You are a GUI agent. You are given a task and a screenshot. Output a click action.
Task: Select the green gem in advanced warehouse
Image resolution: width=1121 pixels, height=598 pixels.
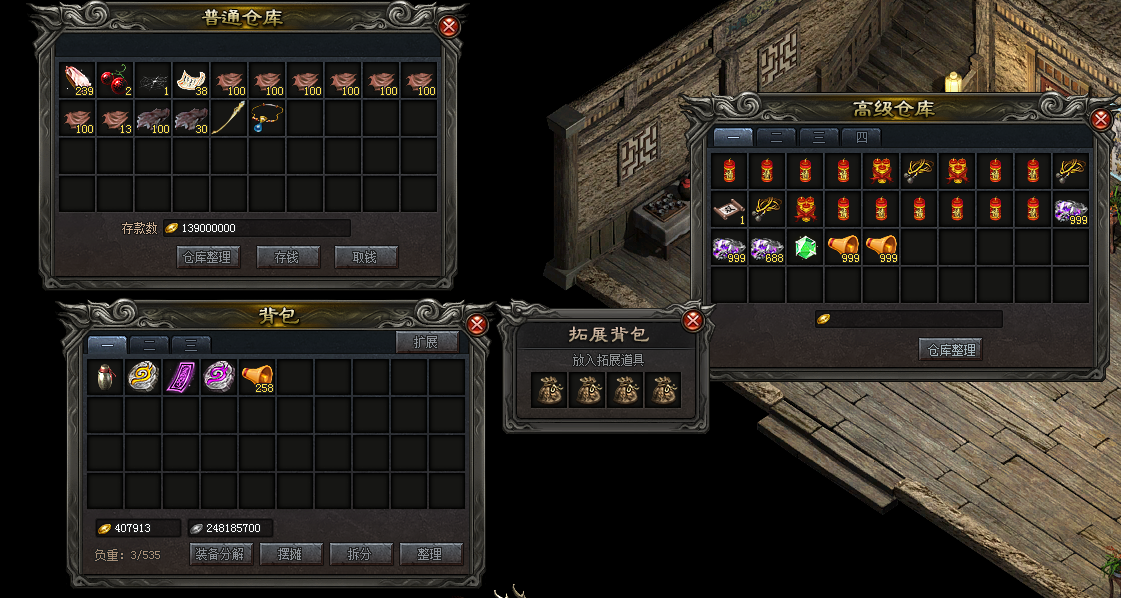pos(806,247)
